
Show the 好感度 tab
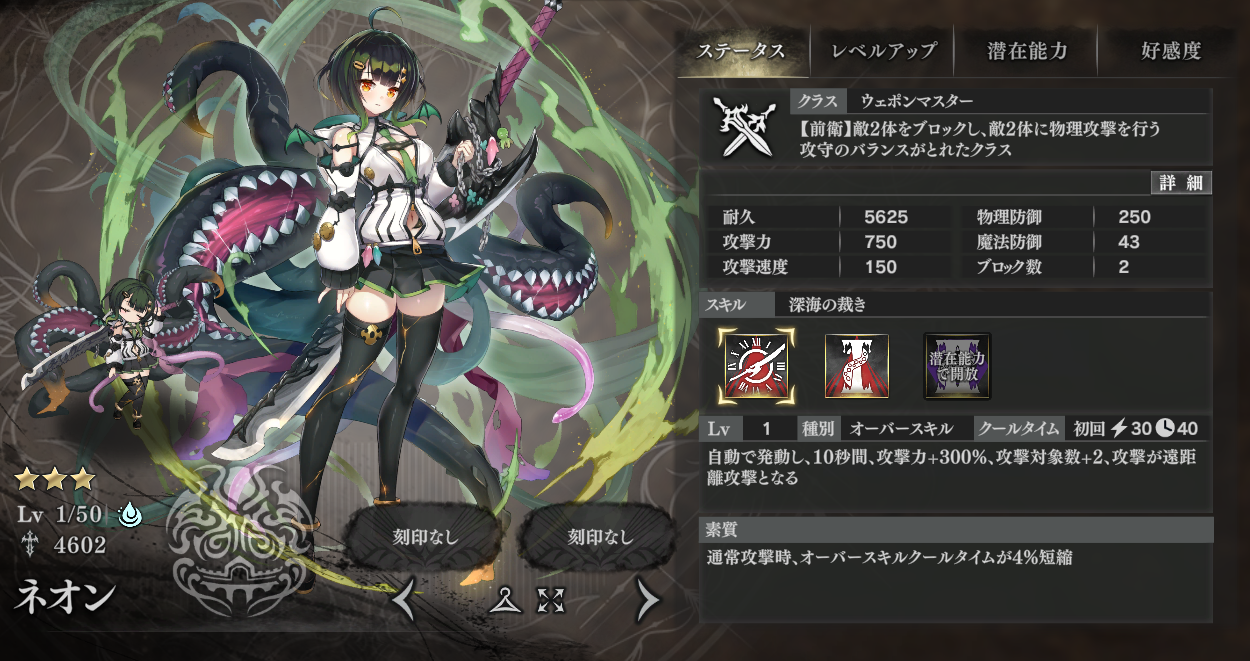pos(1170,51)
